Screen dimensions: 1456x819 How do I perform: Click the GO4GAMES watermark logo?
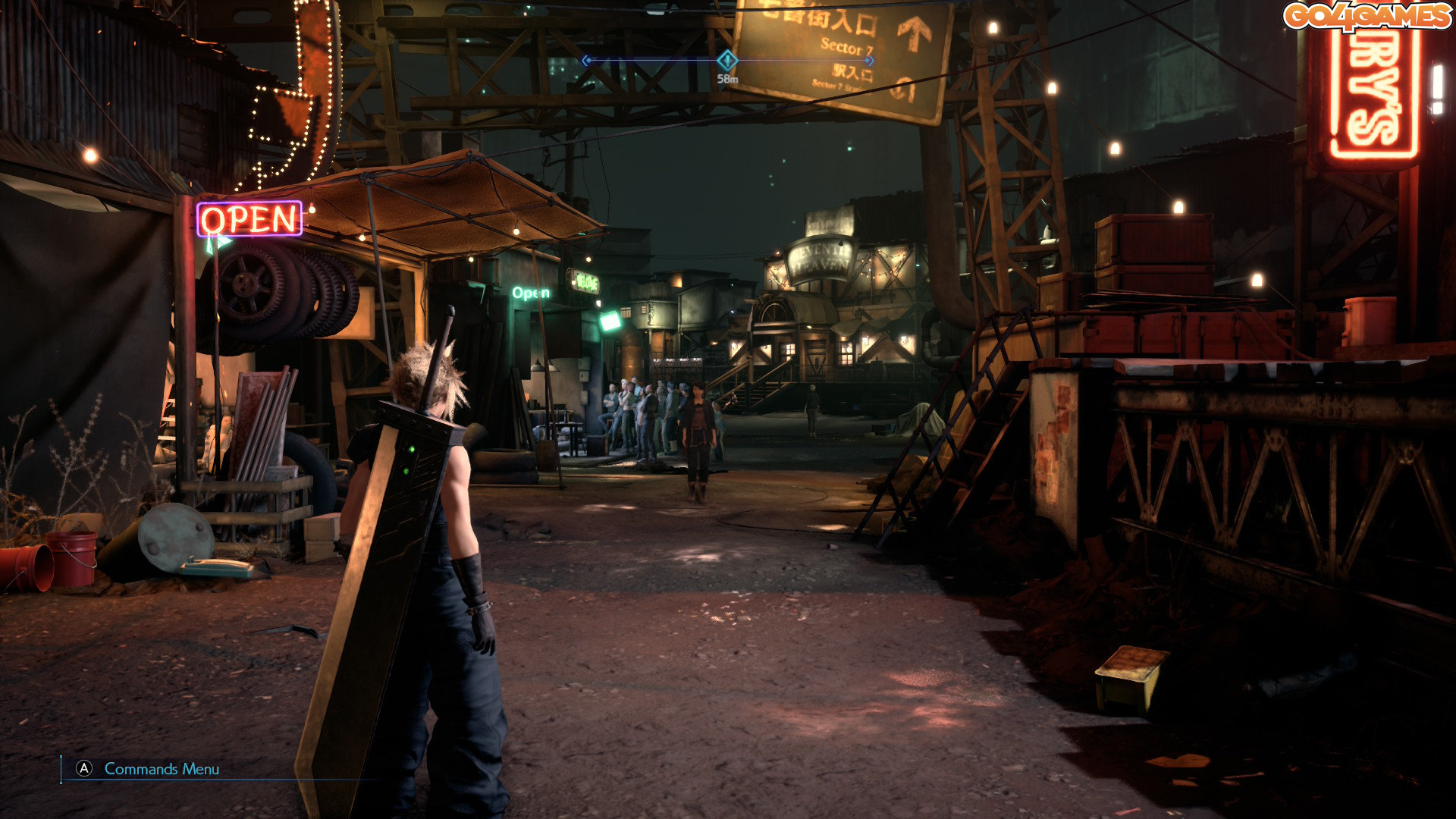point(1367,16)
